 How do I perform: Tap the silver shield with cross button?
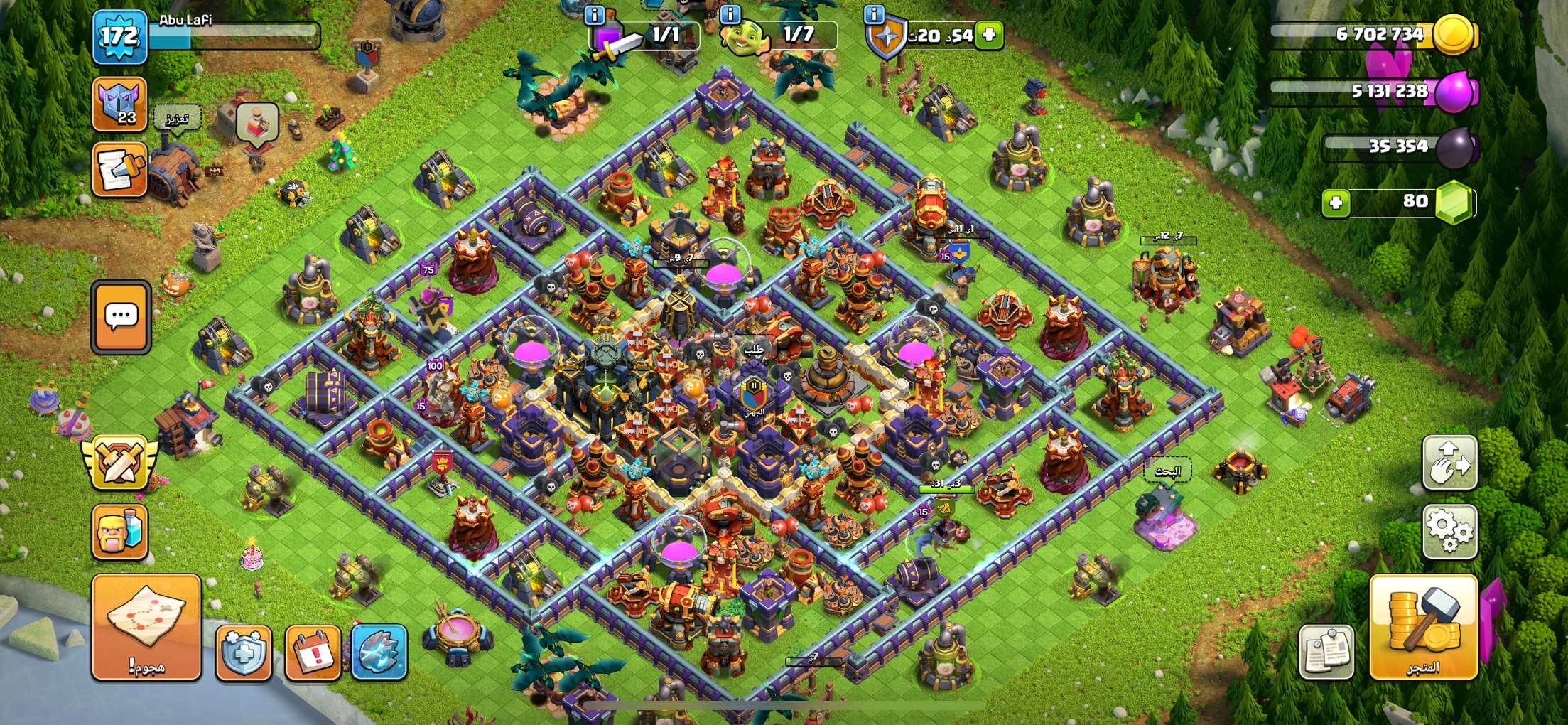244,652
